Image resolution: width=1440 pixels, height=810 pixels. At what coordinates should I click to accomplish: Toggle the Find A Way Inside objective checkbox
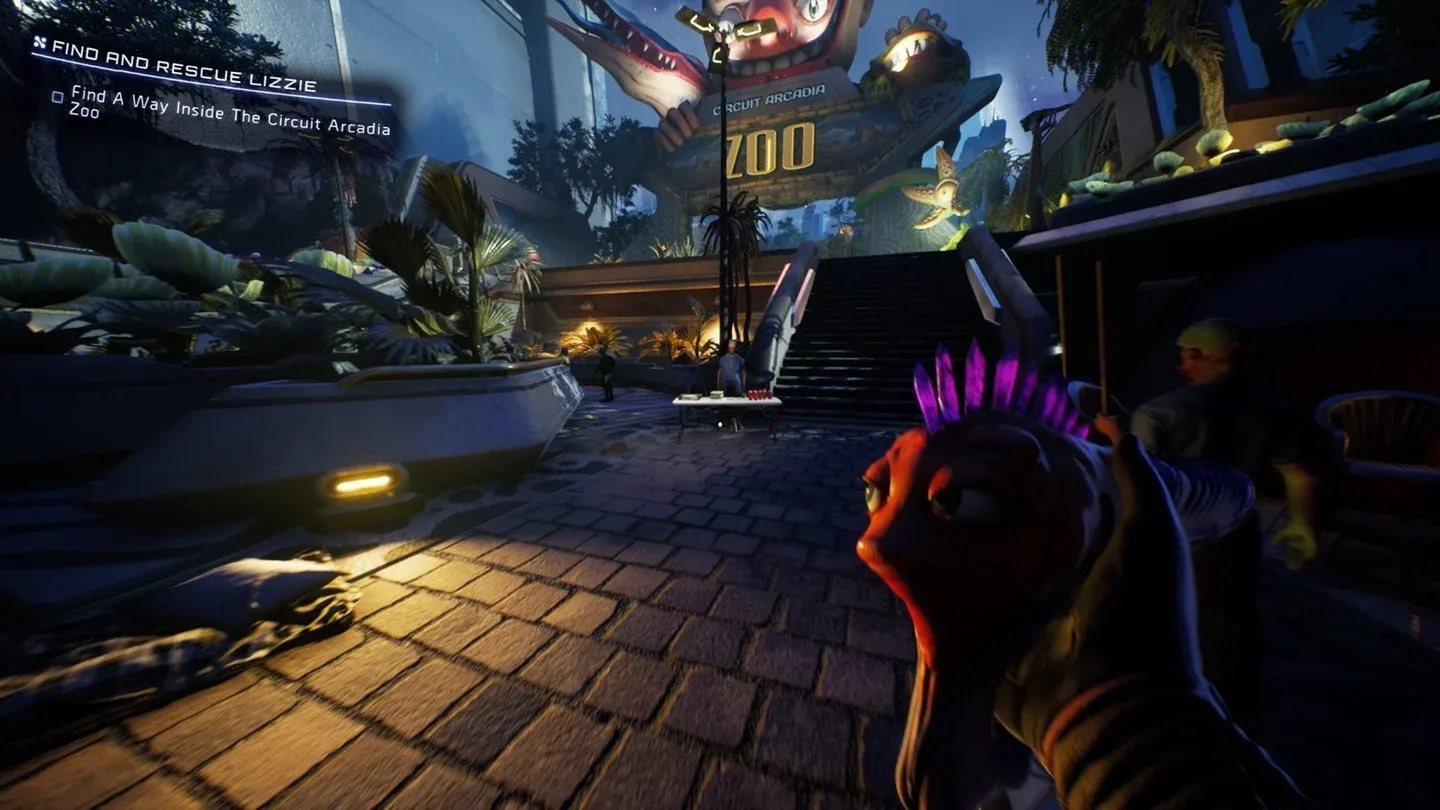(x=58, y=97)
